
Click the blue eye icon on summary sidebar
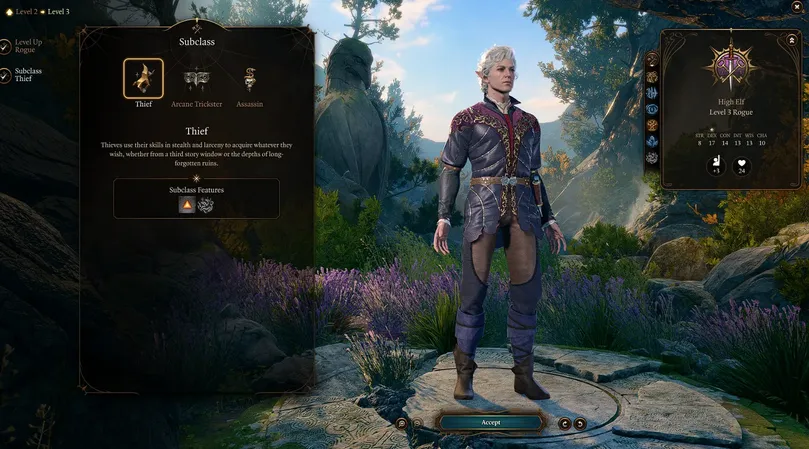pyautogui.click(x=652, y=109)
